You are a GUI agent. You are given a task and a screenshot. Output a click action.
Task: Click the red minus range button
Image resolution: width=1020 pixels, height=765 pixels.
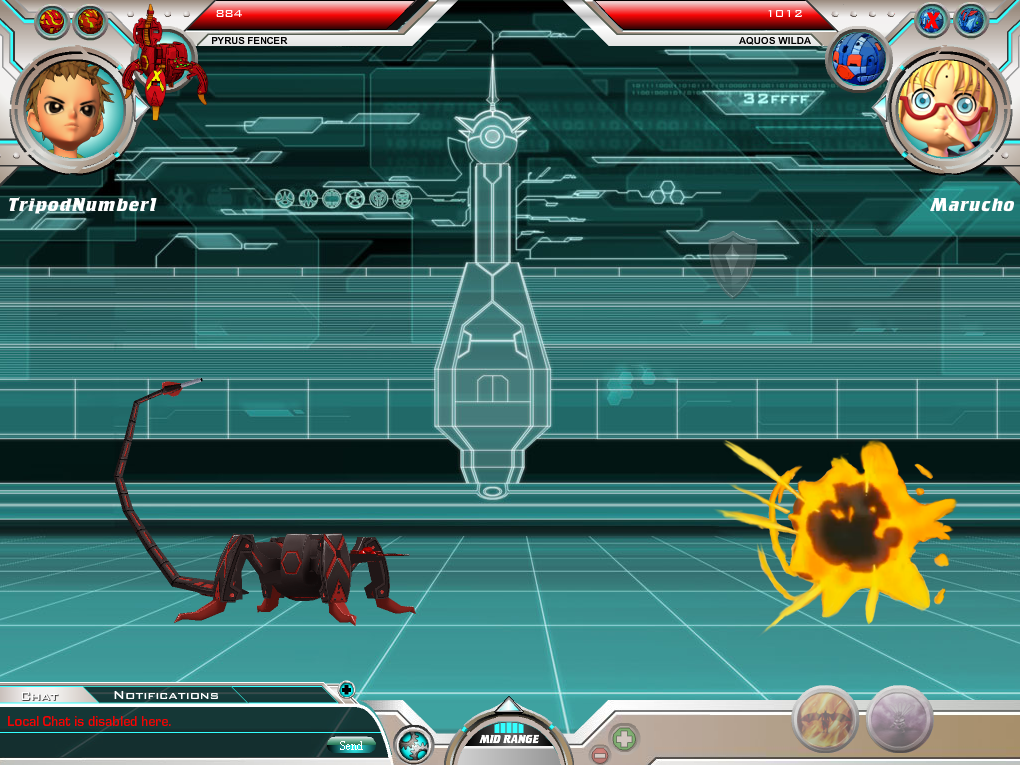click(600, 754)
